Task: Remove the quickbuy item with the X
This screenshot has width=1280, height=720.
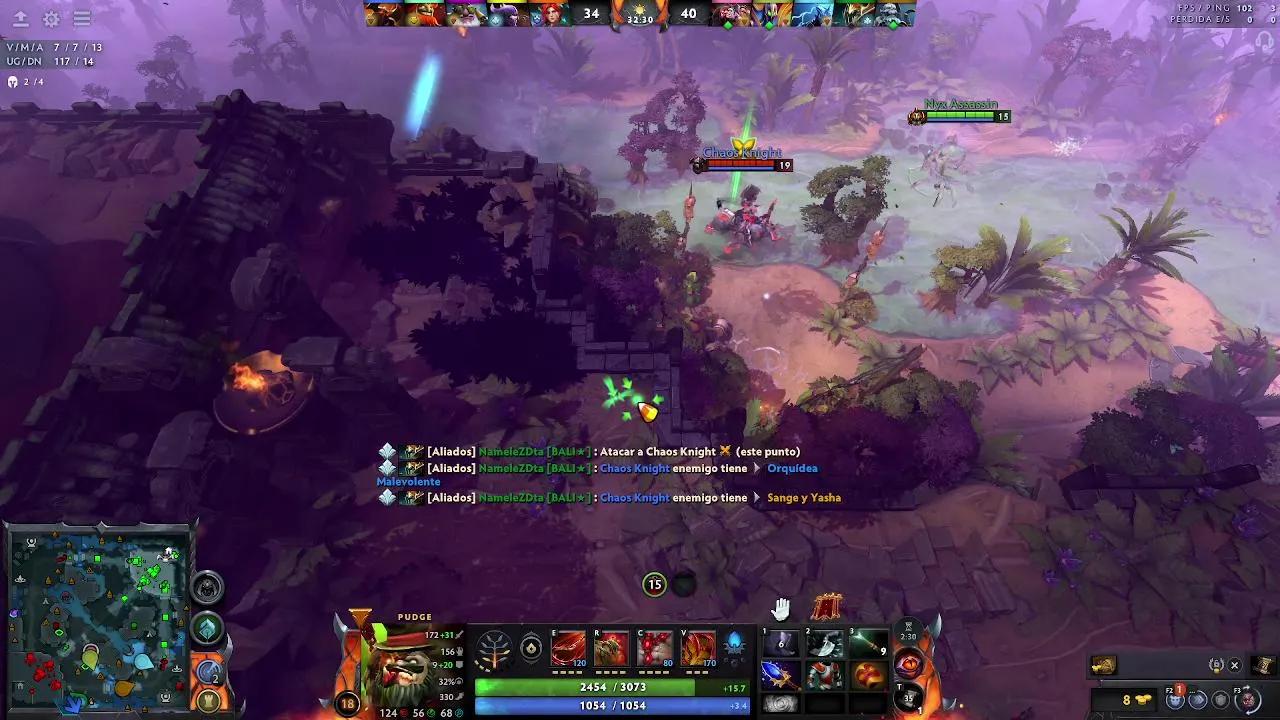Action: coord(1235,665)
